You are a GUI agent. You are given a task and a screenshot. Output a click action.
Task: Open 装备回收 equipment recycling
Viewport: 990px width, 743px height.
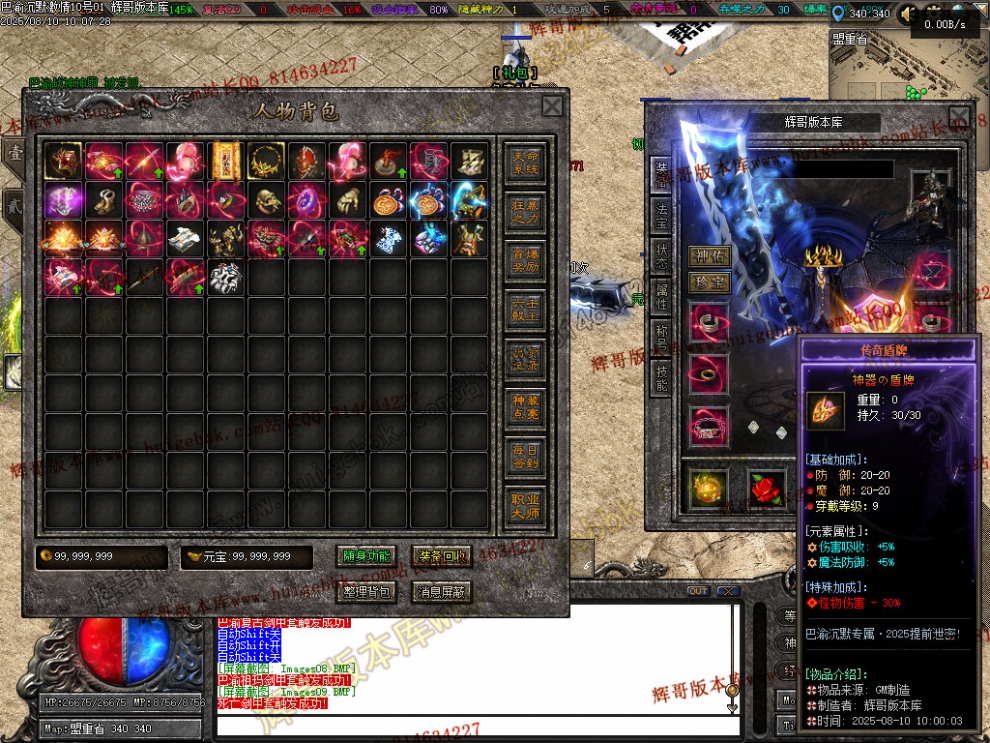click(x=441, y=557)
